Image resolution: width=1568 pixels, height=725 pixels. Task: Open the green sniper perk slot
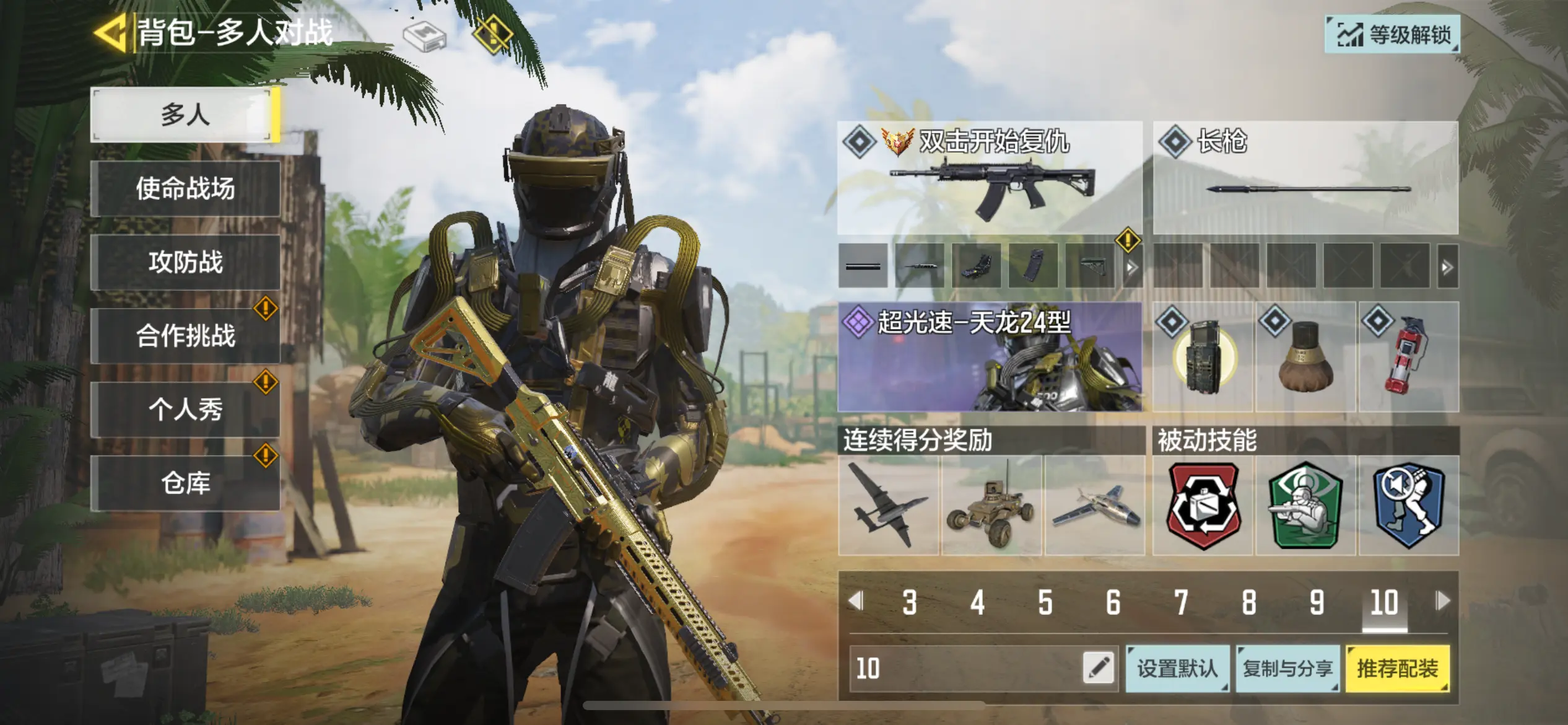pos(1306,506)
